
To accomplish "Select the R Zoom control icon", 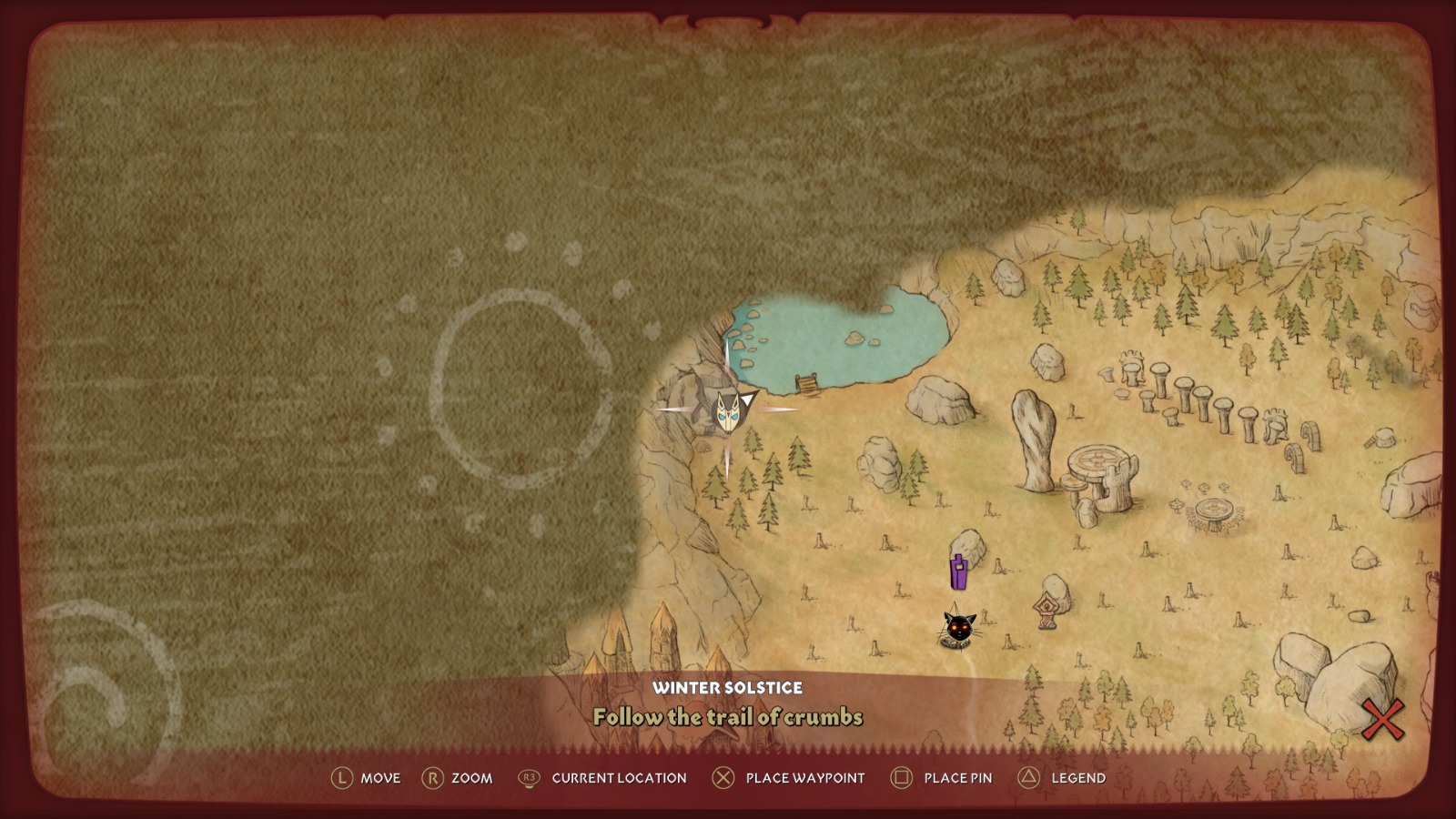I will (434, 778).
